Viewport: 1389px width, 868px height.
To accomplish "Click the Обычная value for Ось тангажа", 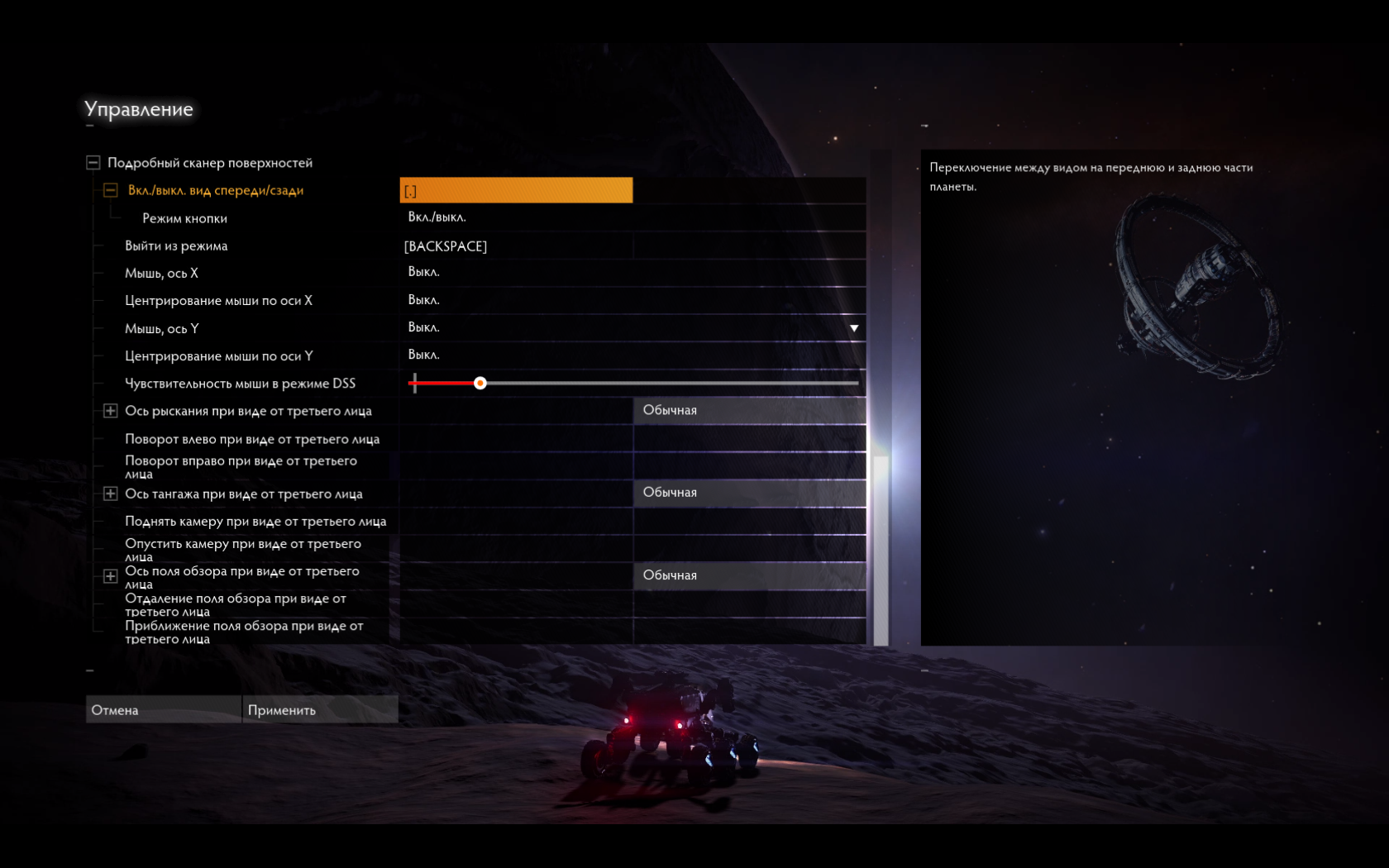I will click(x=749, y=493).
